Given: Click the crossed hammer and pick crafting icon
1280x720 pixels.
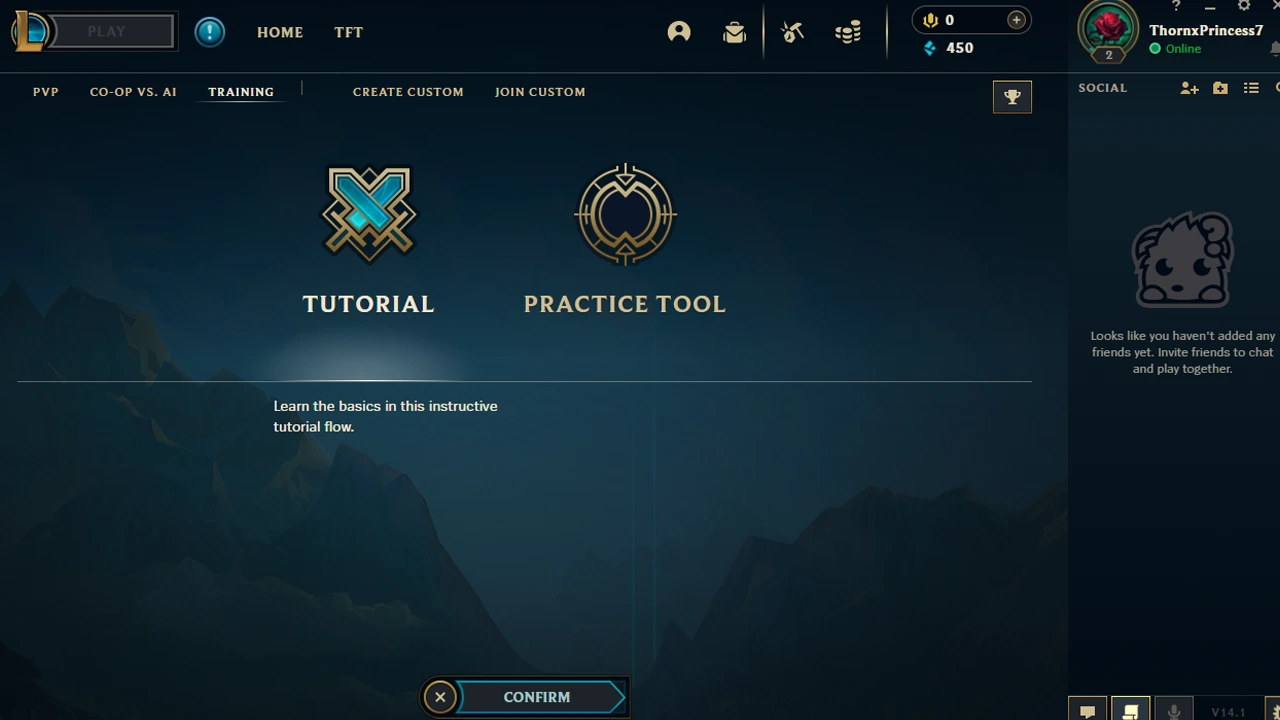Looking at the screenshot, I should 792,31.
